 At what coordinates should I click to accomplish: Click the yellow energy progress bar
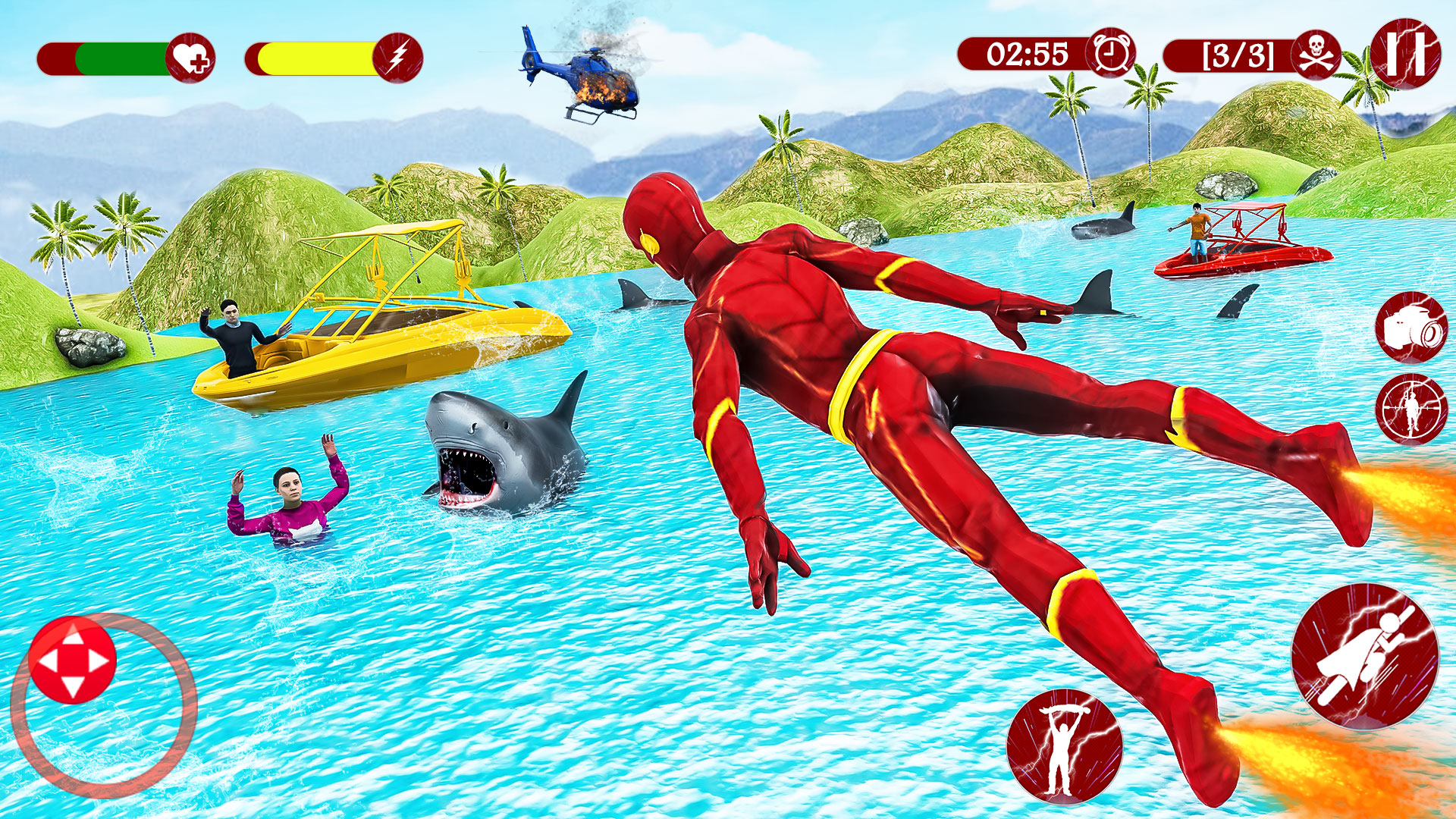[x=315, y=53]
